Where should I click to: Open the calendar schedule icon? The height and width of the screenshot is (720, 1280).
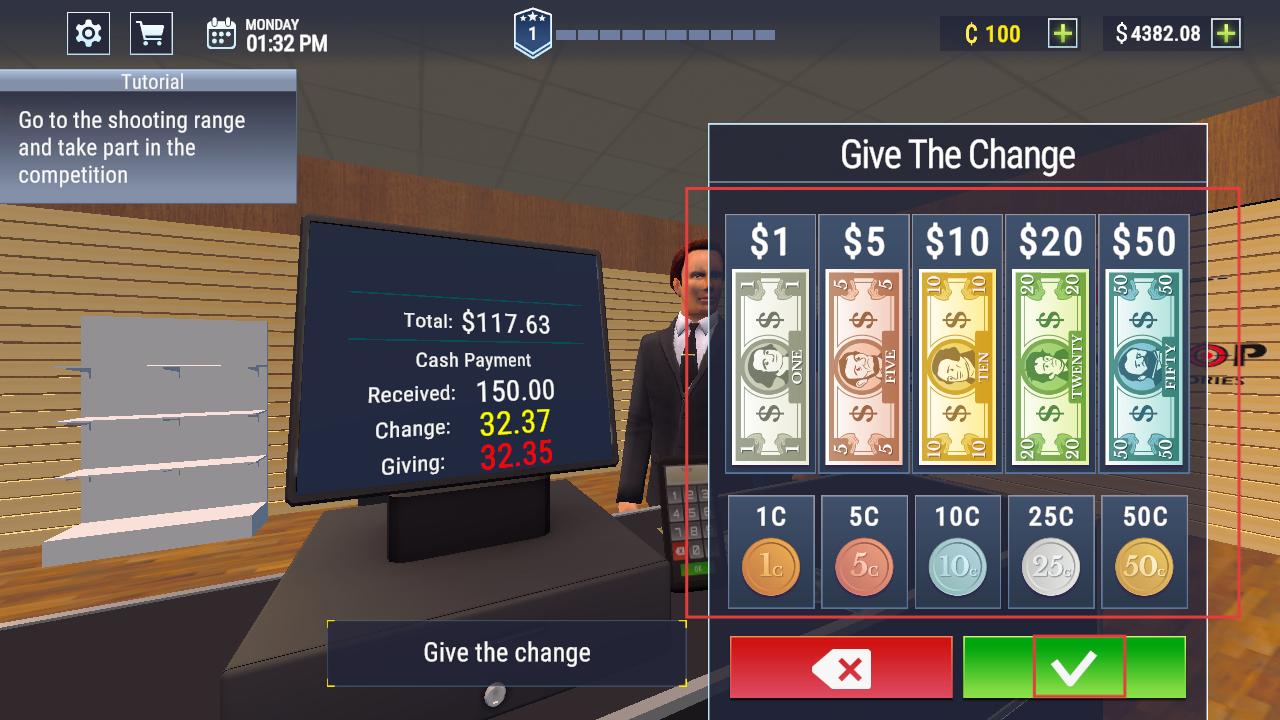pos(221,34)
